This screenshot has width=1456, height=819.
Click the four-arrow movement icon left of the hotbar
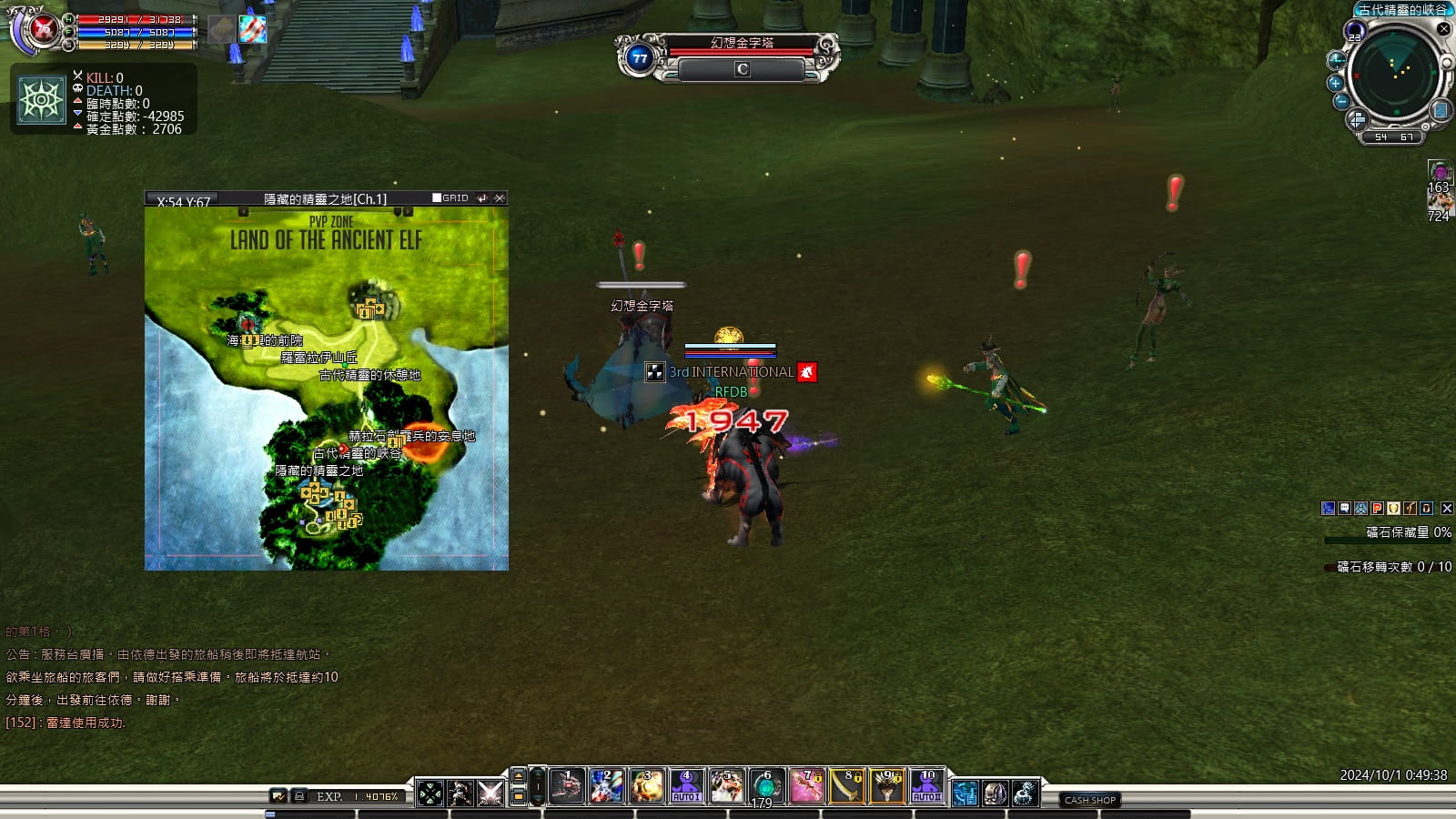pos(430,794)
